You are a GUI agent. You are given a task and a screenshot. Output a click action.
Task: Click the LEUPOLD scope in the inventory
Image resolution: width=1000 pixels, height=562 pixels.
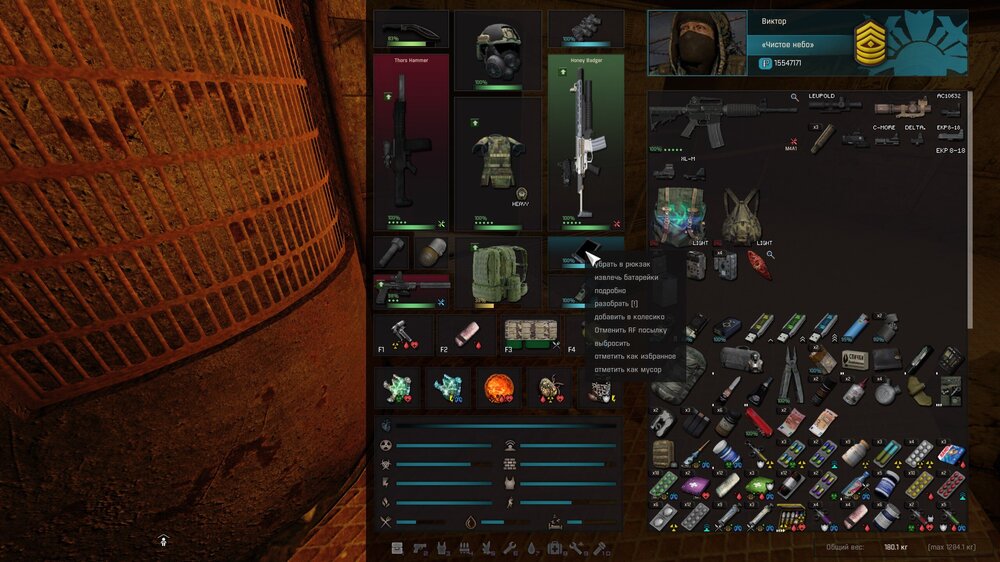tap(834, 104)
